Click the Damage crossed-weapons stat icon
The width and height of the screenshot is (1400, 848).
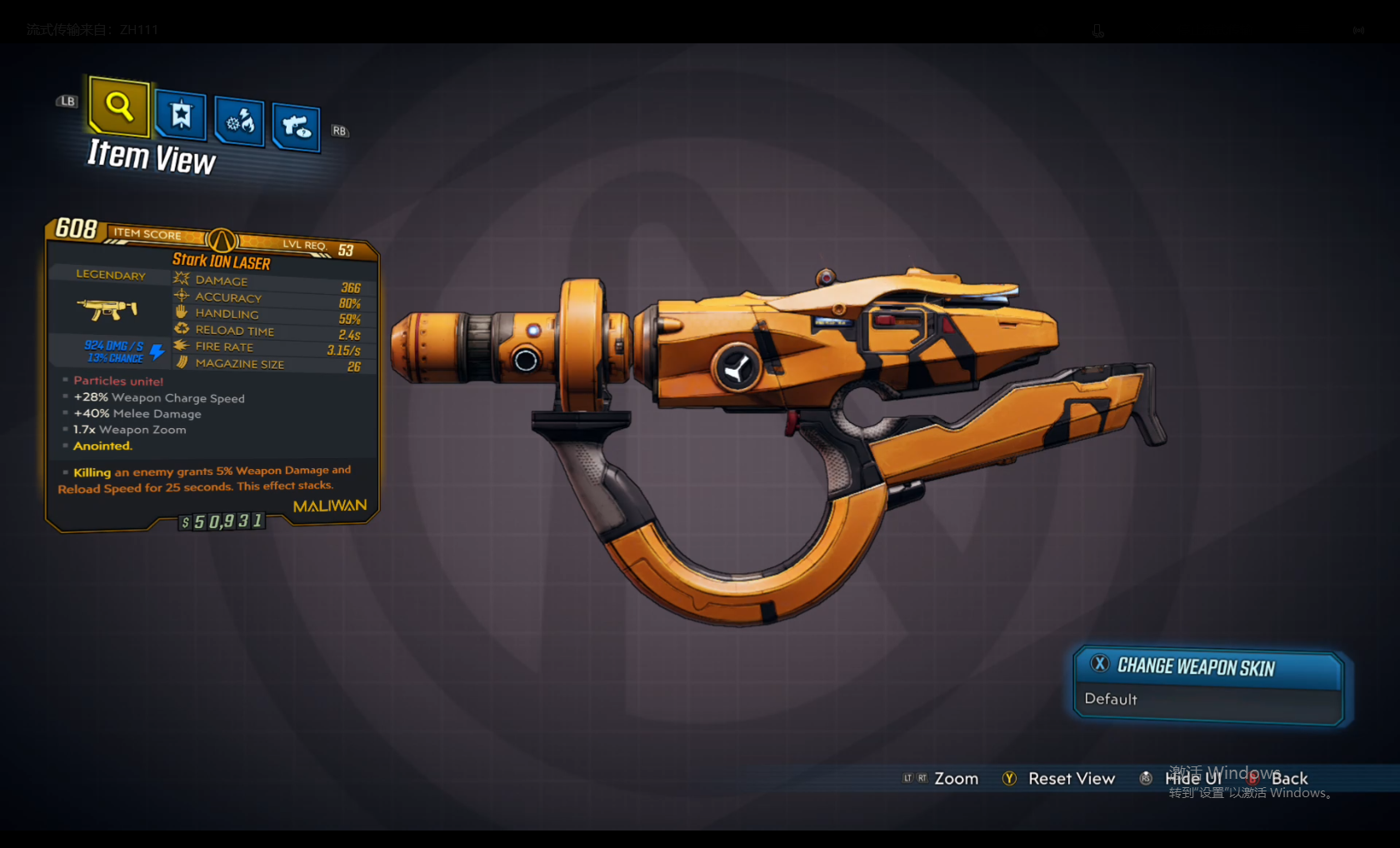point(182,279)
